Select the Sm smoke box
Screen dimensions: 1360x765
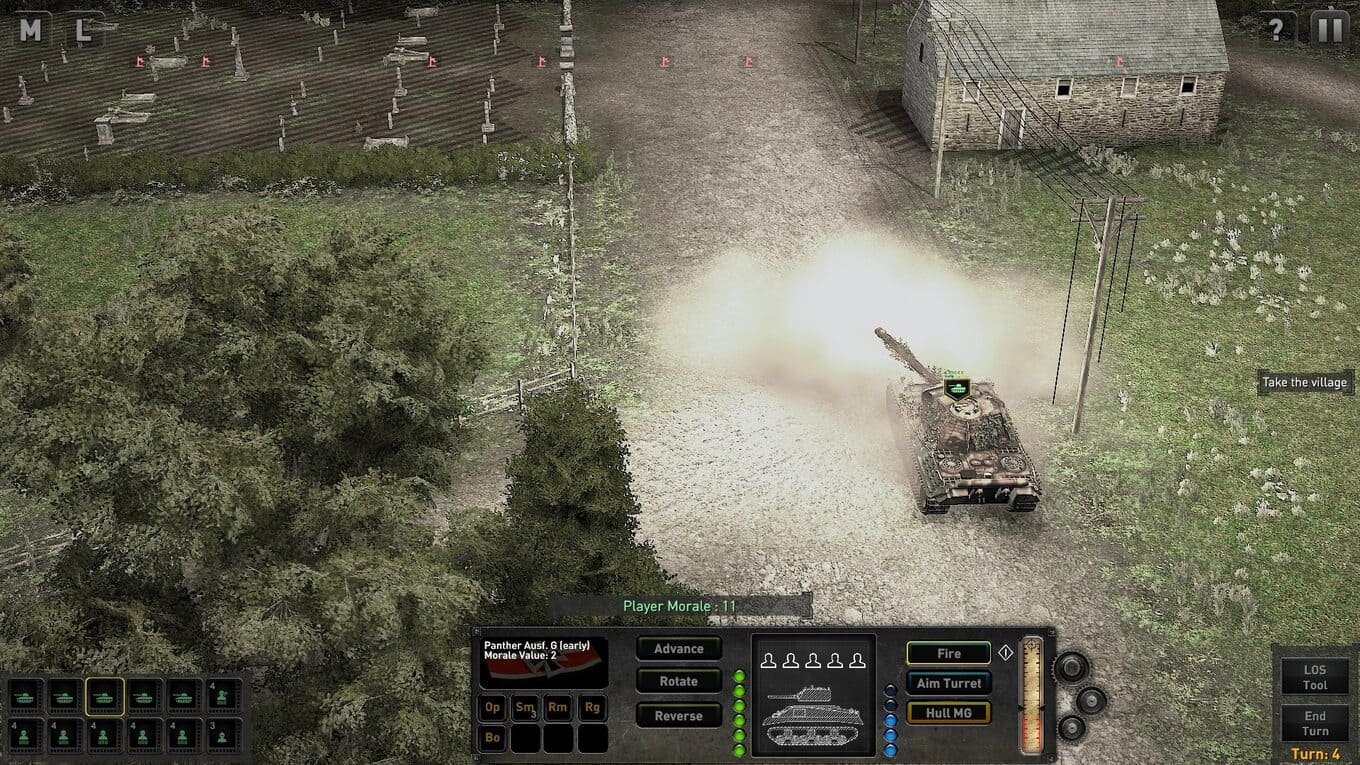(x=526, y=708)
